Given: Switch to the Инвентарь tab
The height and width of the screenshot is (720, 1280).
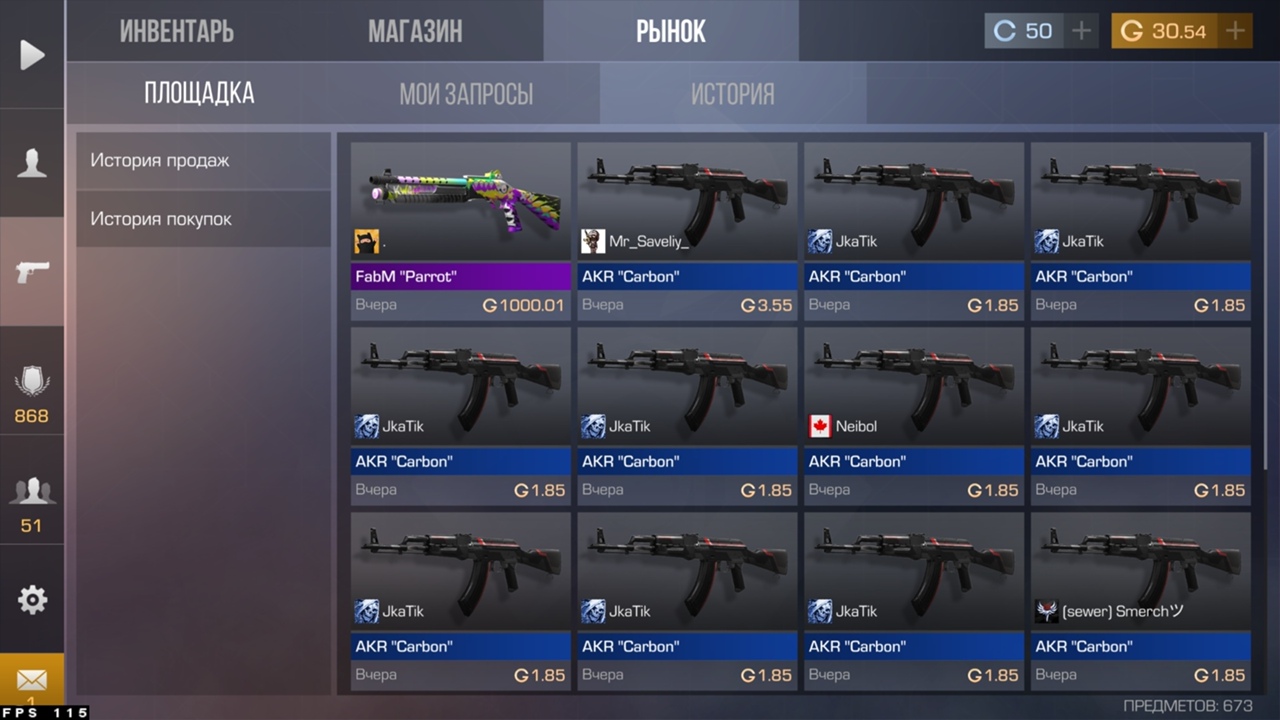Looking at the screenshot, I should (x=177, y=31).
